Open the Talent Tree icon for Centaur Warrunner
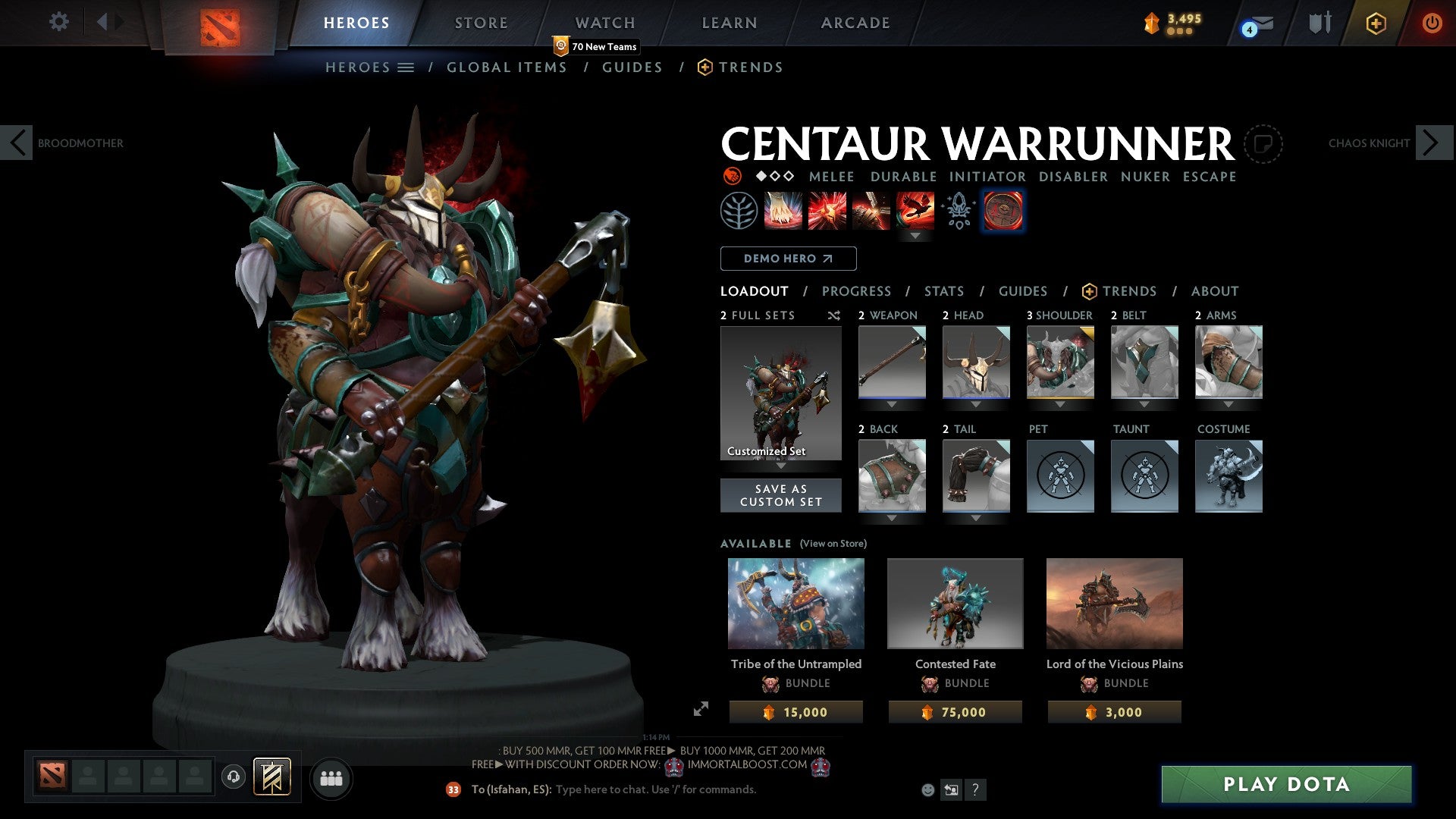 click(739, 210)
